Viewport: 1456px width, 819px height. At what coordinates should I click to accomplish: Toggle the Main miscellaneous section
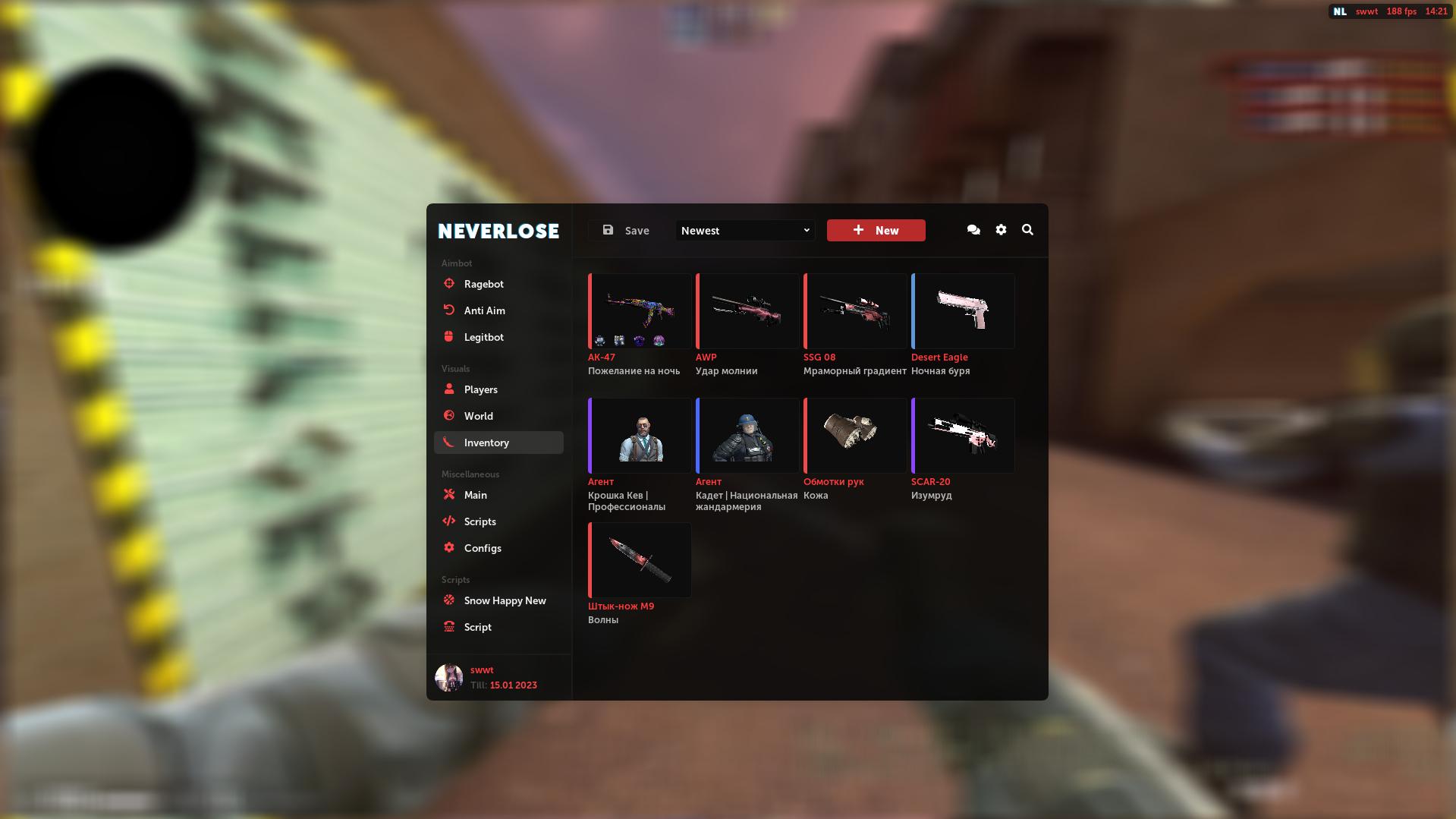pyautogui.click(x=476, y=494)
